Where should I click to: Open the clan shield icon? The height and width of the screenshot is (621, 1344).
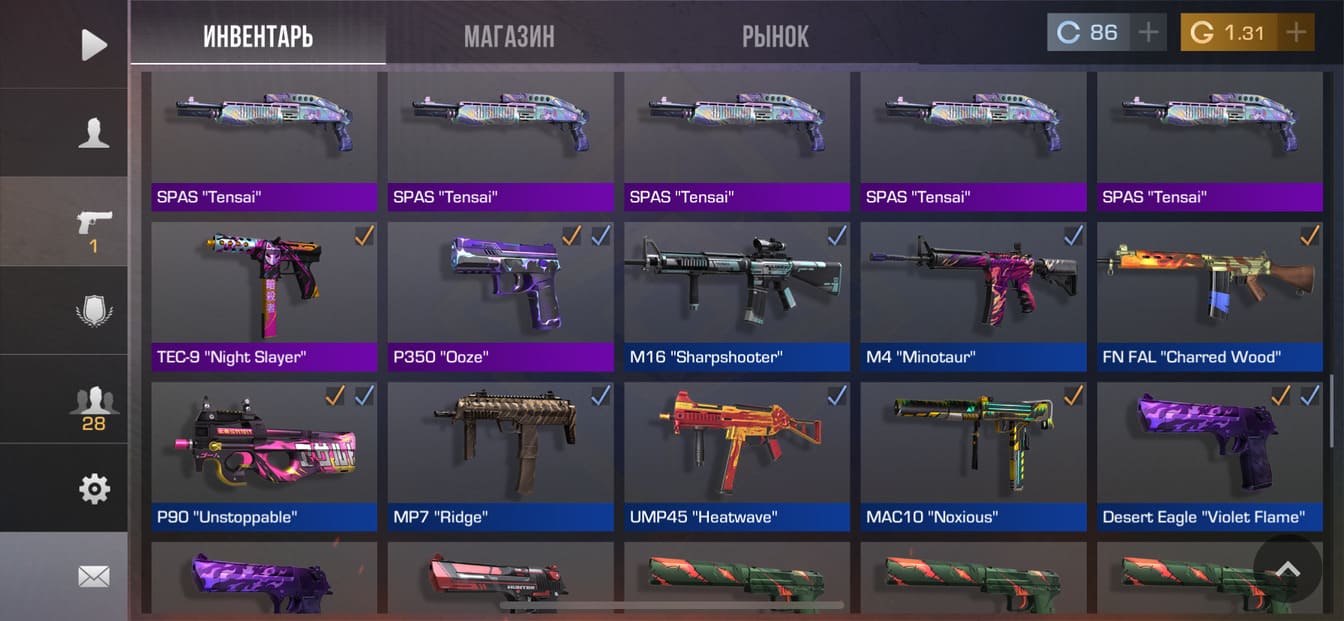93,310
